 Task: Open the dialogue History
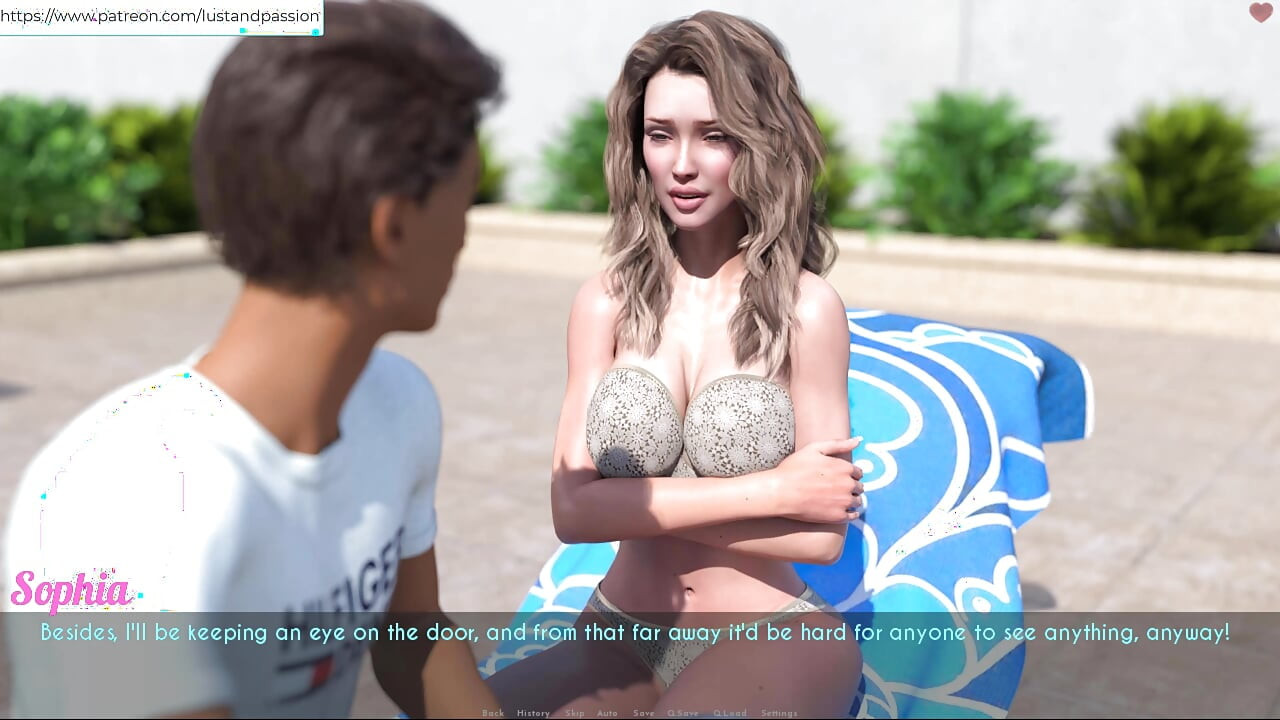pos(533,713)
